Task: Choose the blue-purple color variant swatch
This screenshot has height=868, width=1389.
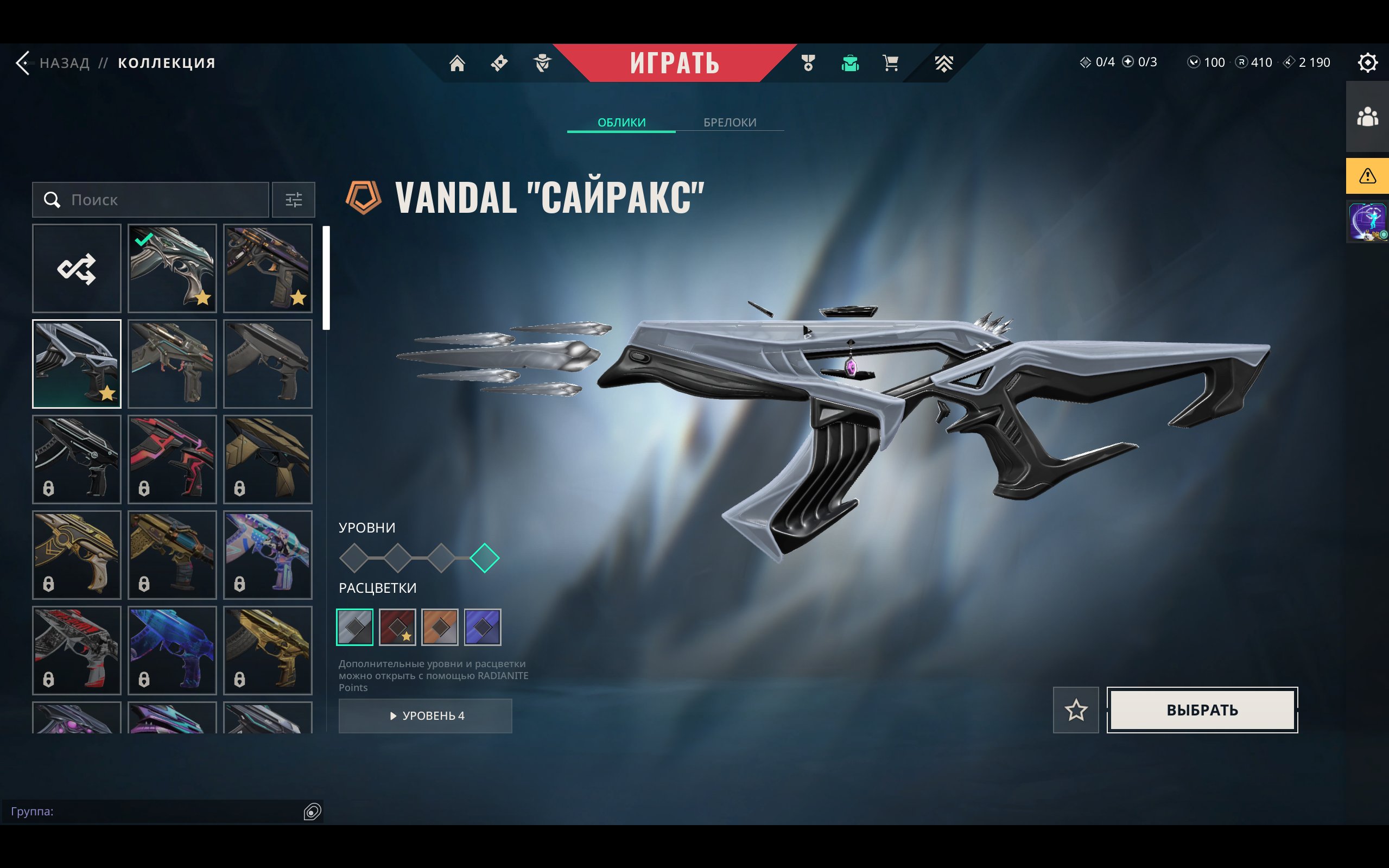Action: 482,627
